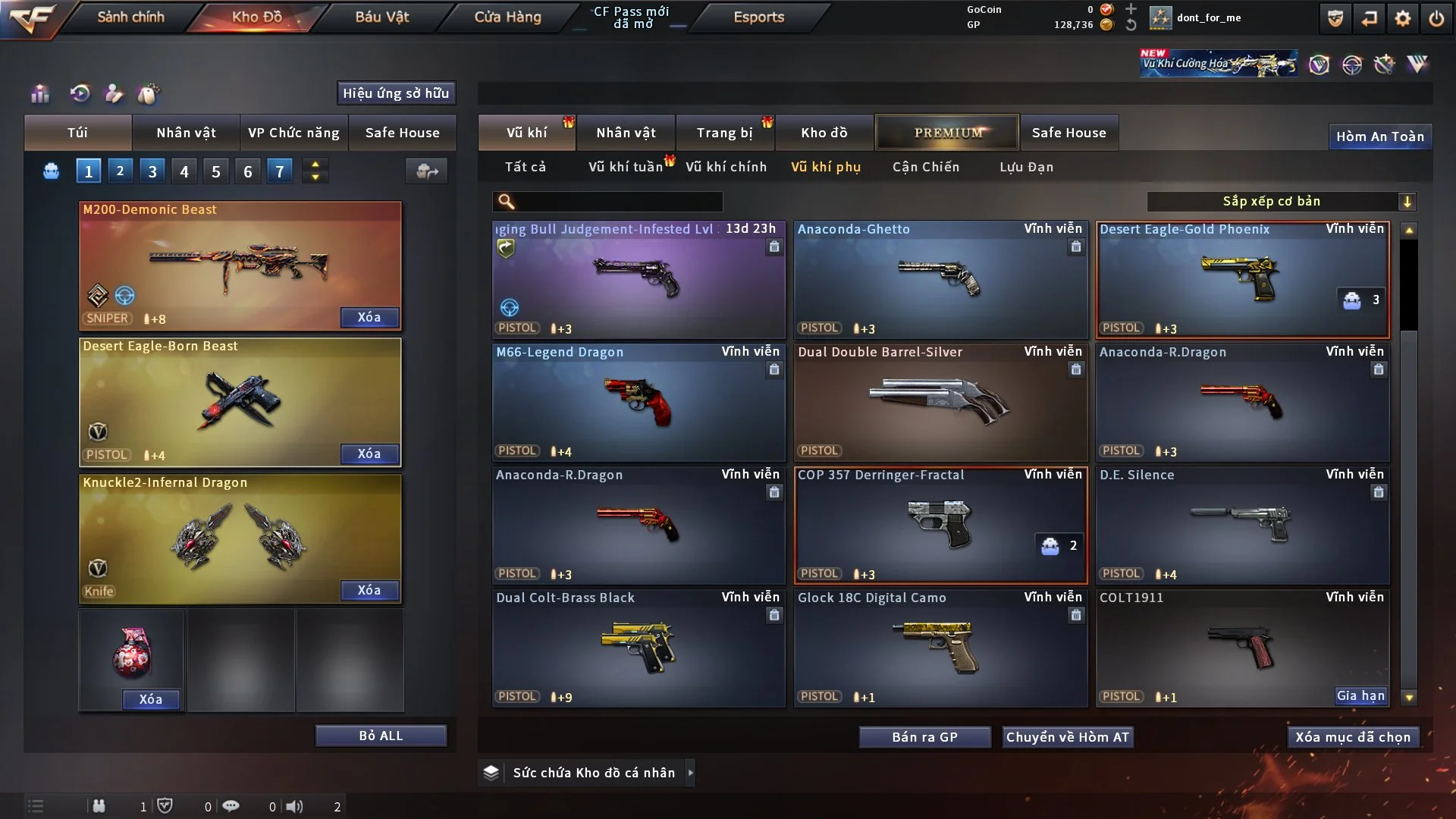Open the Hòm An Toàn button
Viewport: 1456px width, 819px height.
click(1379, 136)
